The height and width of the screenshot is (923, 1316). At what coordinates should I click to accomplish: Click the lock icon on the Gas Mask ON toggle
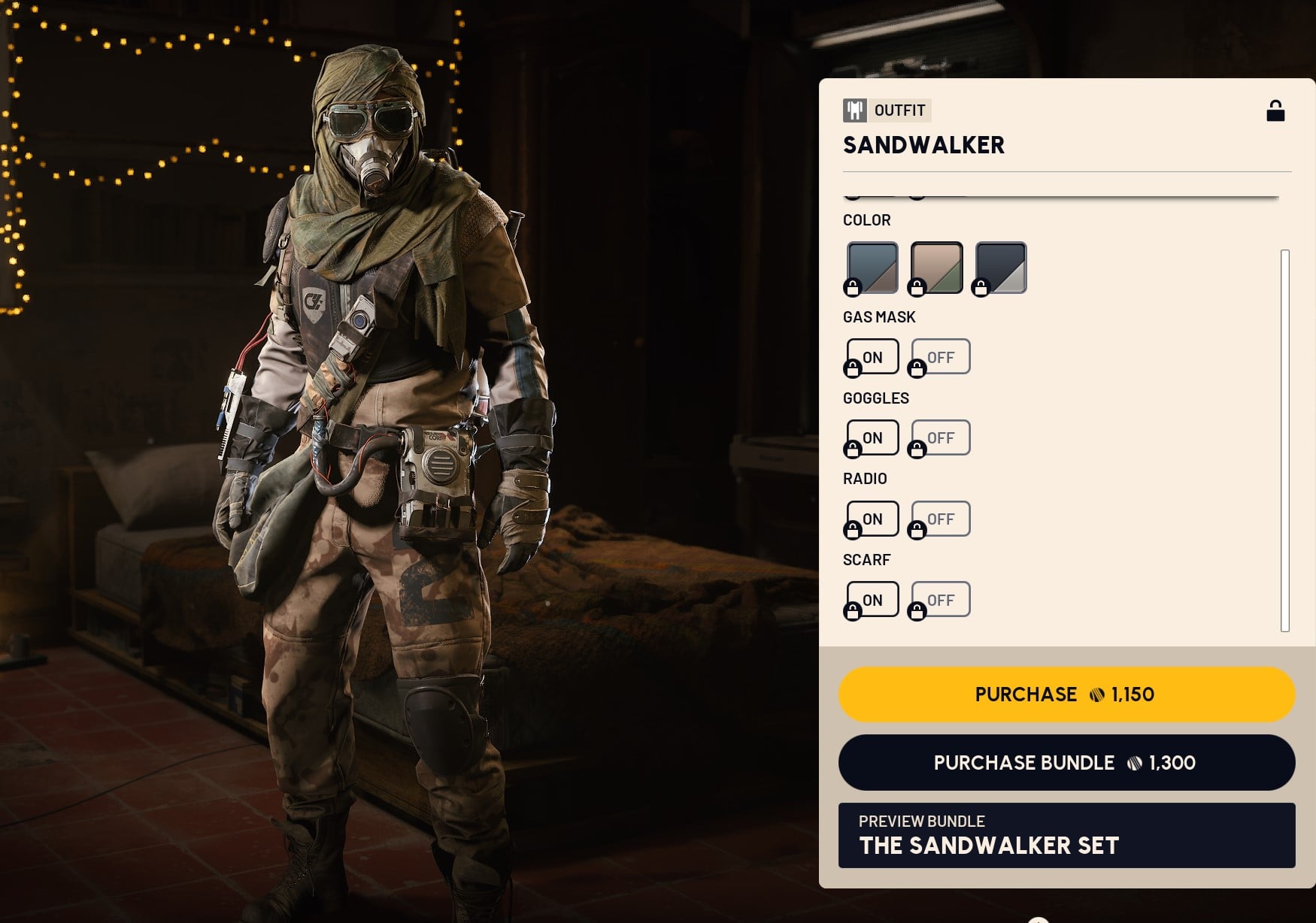point(853,368)
